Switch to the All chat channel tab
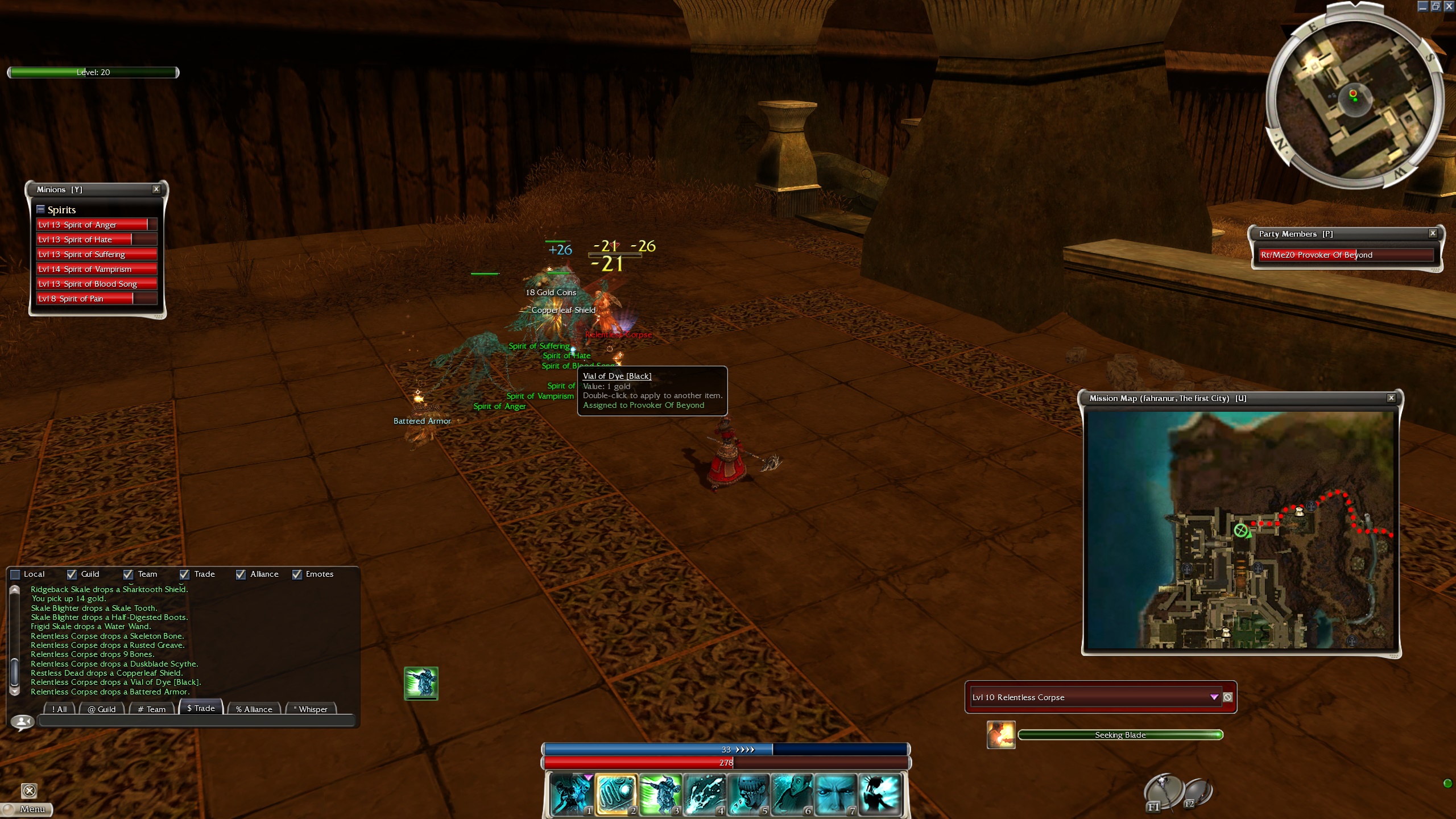 point(60,709)
